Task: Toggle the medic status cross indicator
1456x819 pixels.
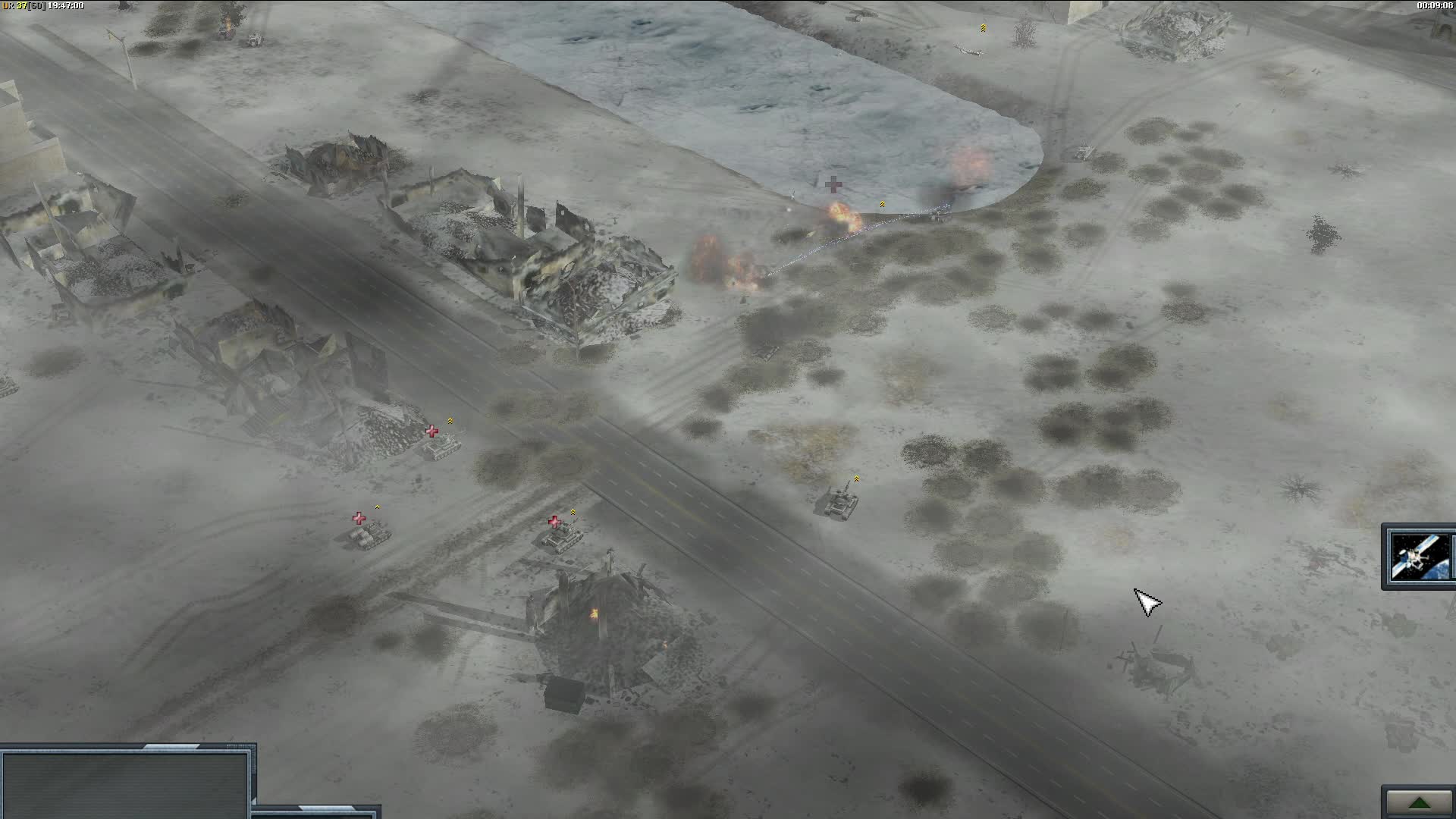Action: point(556,521)
